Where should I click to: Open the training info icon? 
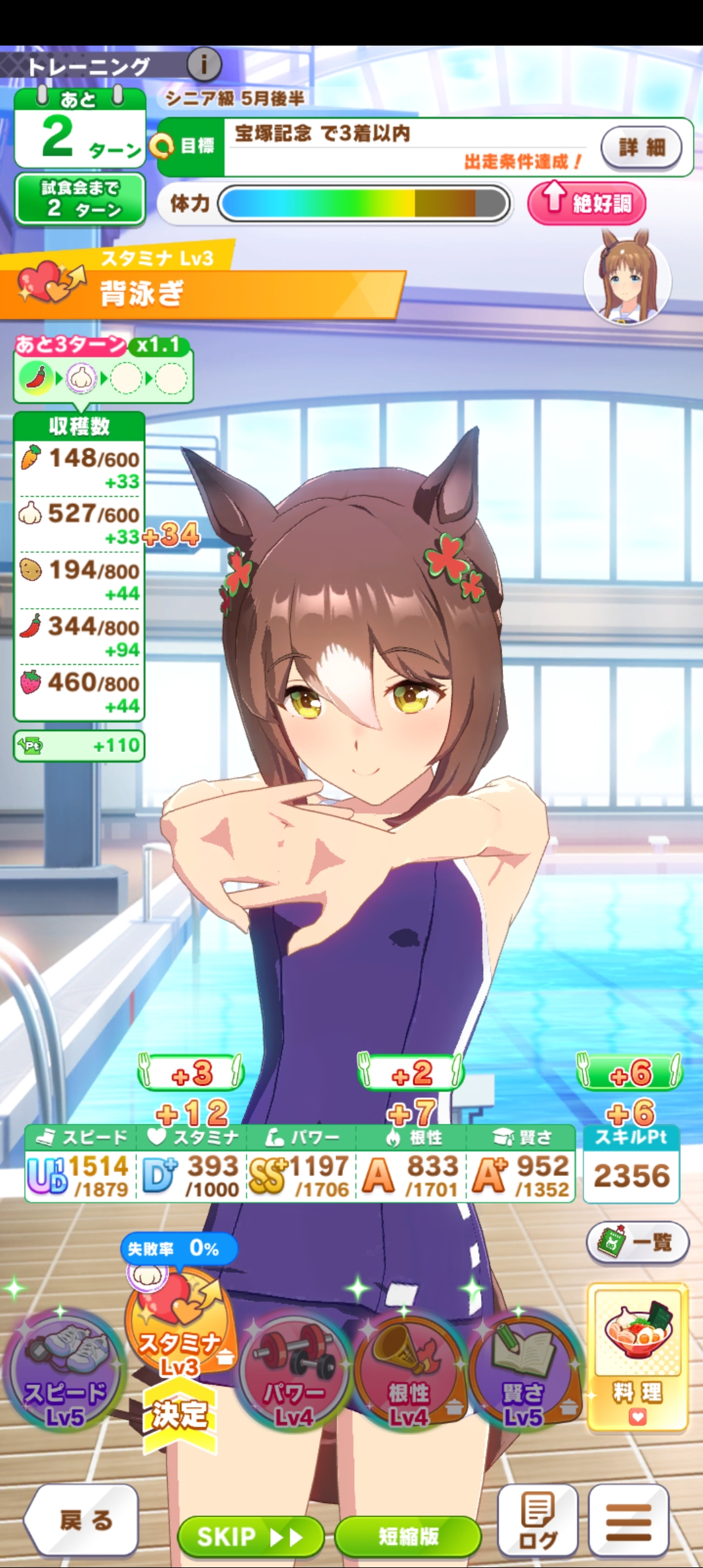(x=204, y=64)
